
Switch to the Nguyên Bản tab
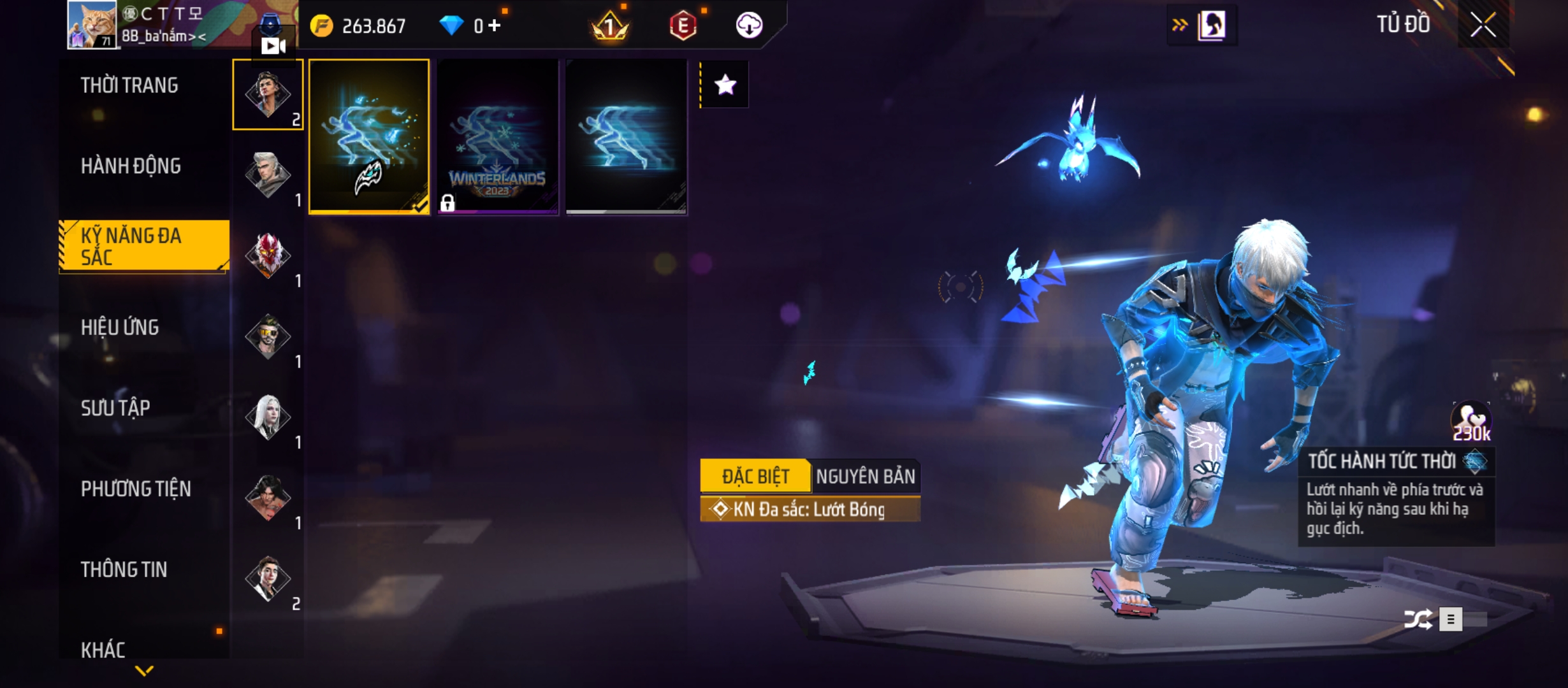point(865,477)
